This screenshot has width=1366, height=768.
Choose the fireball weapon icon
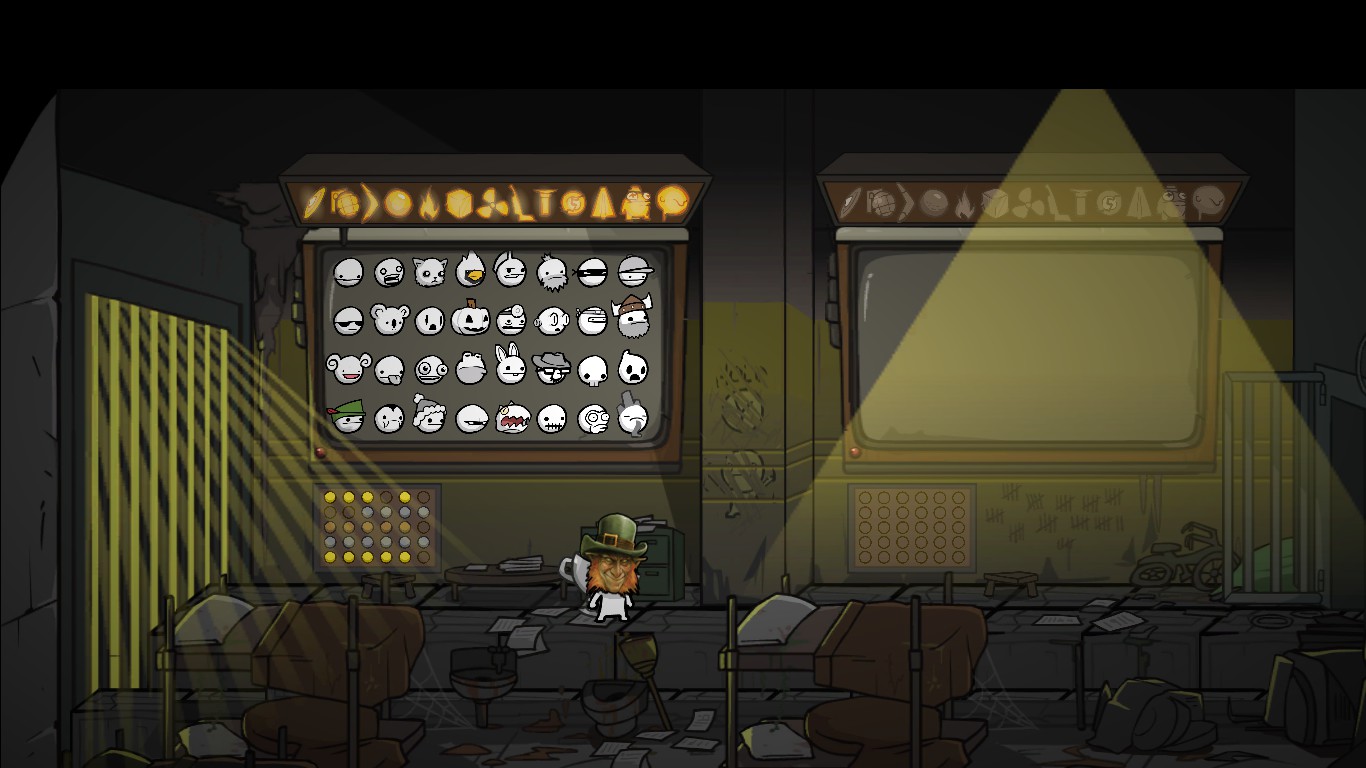coord(428,206)
